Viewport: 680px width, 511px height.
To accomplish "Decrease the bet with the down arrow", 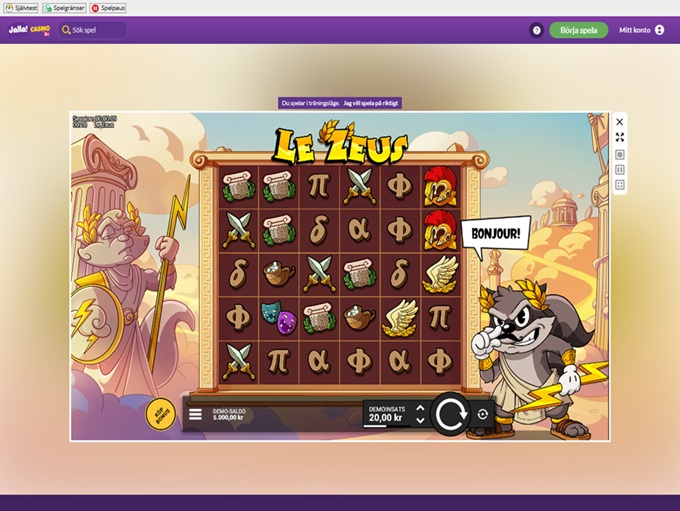I will pyautogui.click(x=420, y=420).
